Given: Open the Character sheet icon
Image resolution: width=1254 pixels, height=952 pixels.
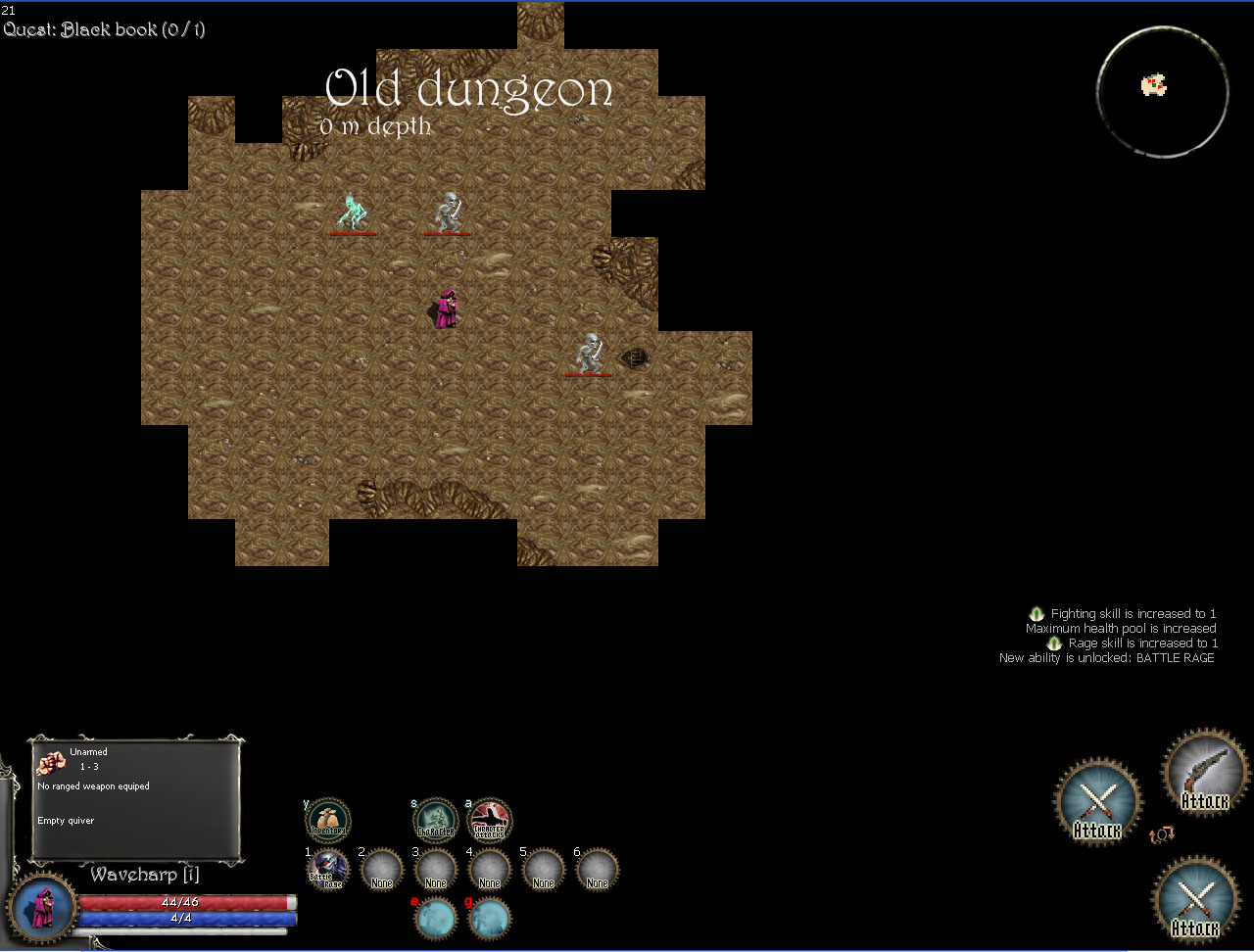Looking at the screenshot, I should coord(435,821).
